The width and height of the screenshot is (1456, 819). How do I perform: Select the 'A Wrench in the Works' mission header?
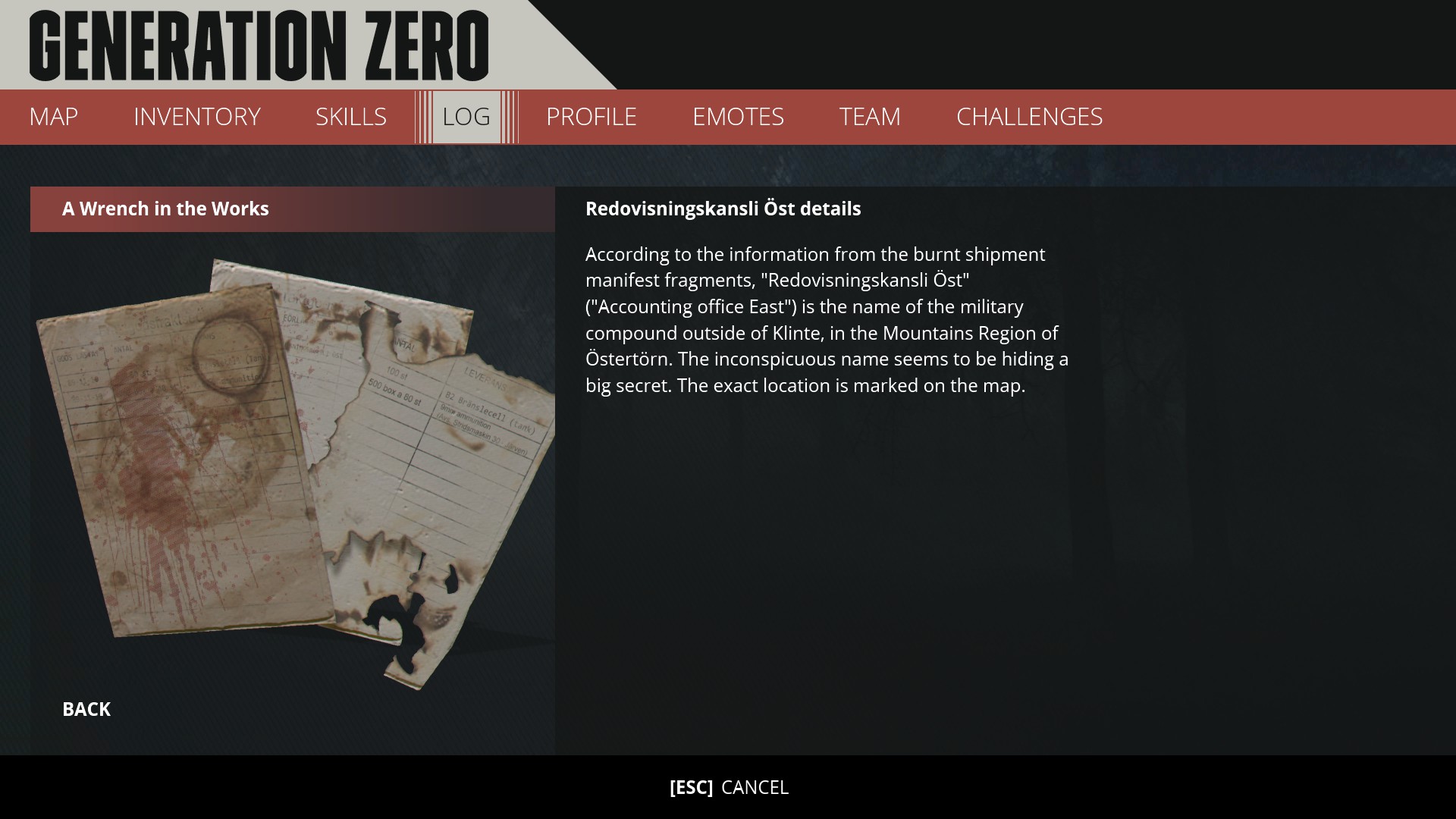click(165, 209)
